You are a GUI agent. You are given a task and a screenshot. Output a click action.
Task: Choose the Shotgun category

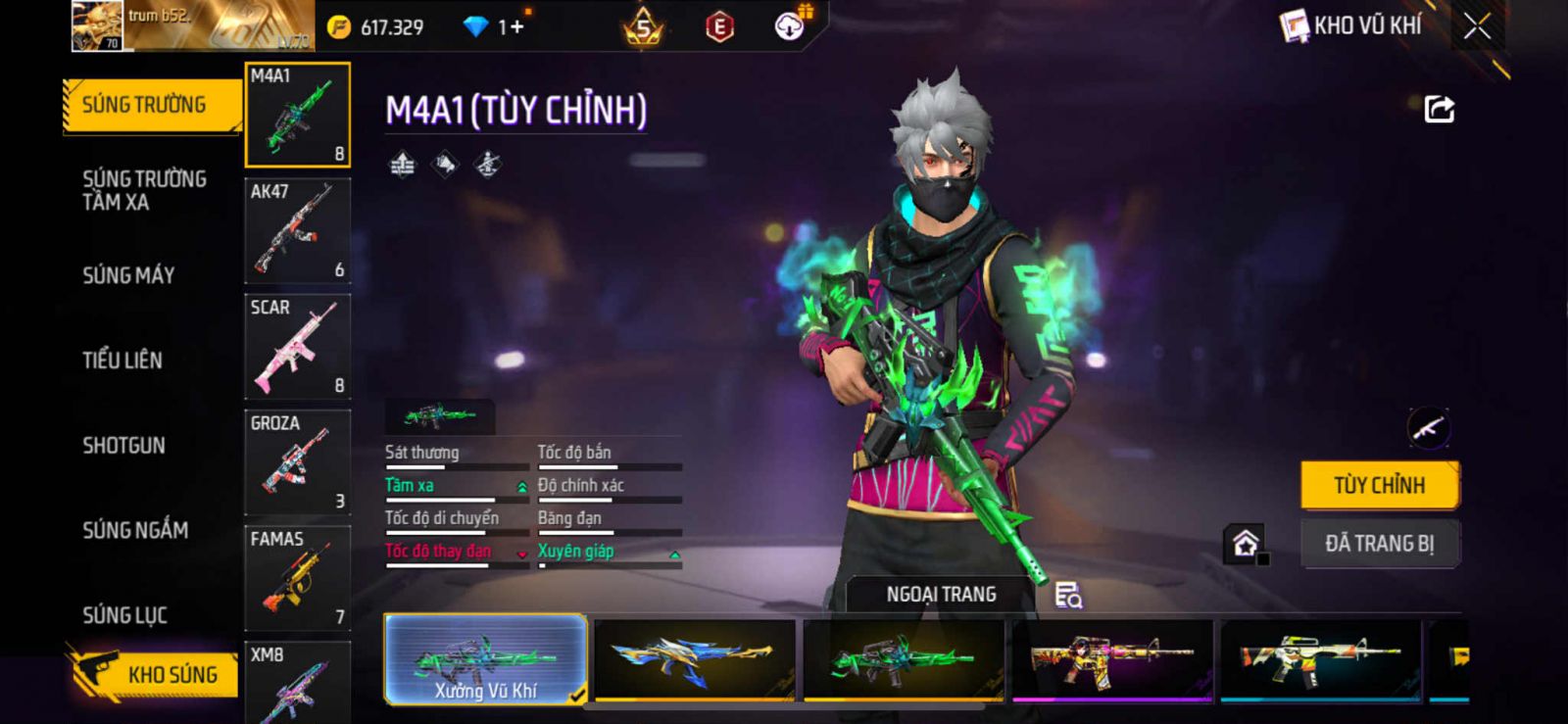tap(123, 446)
